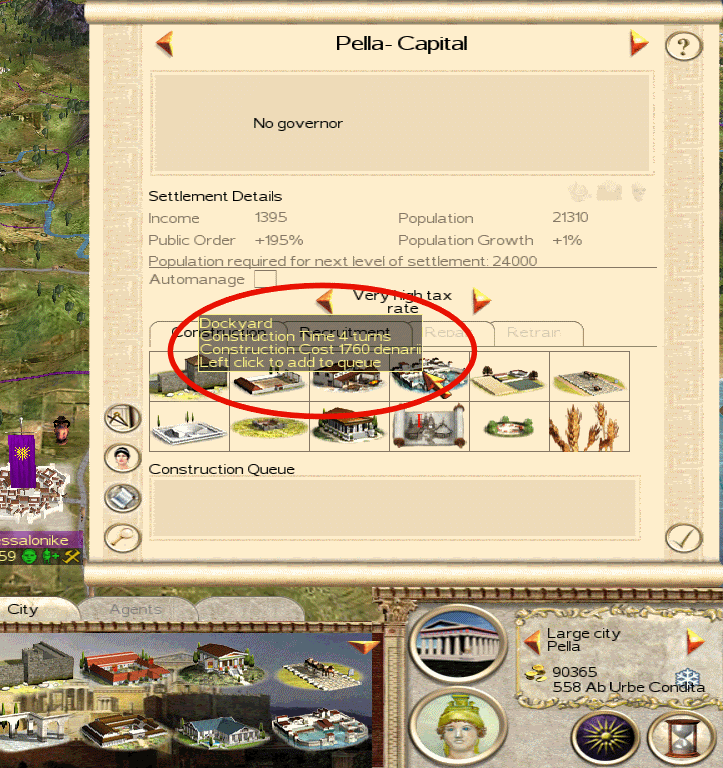Add the Dockyard building to the construction queue
The width and height of the screenshot is (723, 768).
click(429, 377)
